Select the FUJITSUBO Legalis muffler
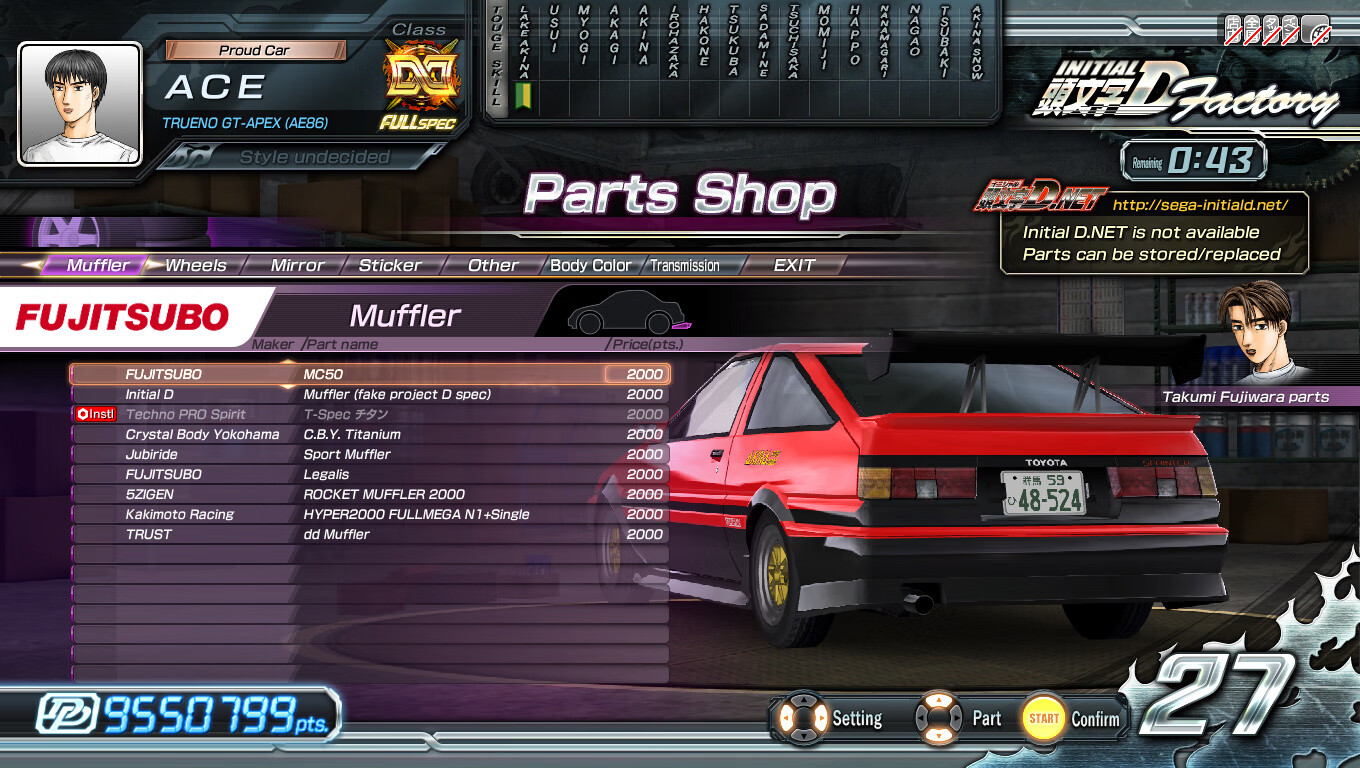Screen dimensions: 1360x768 [x=370, y=474]
